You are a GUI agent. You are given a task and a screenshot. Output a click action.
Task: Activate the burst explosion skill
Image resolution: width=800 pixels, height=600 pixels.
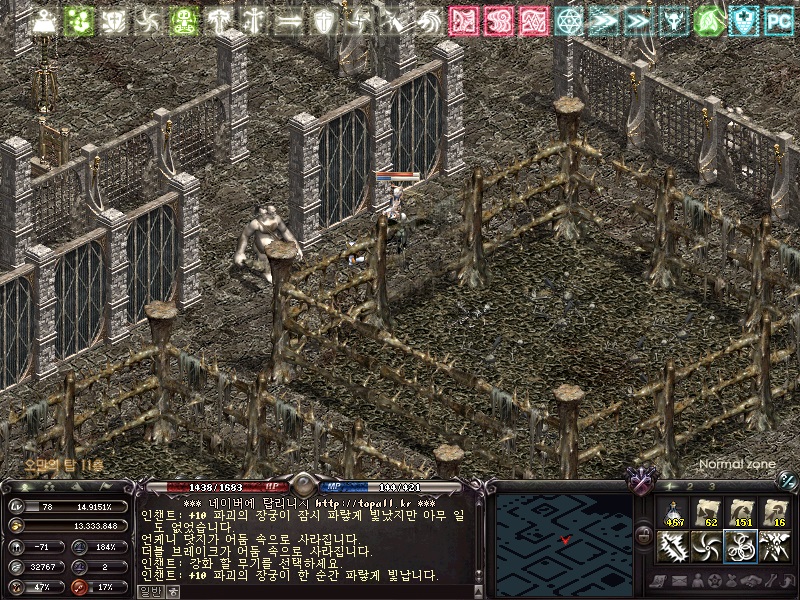[773, 547]
